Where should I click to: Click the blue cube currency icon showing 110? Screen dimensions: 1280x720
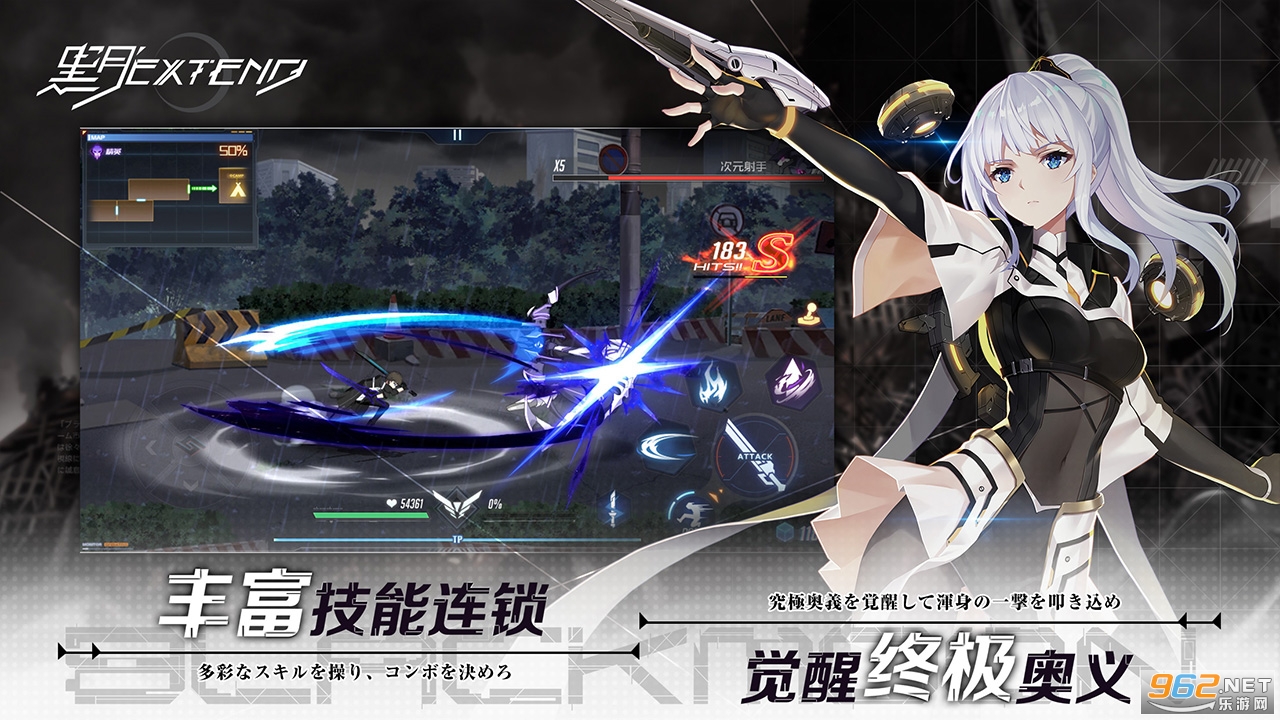[786, 530]
